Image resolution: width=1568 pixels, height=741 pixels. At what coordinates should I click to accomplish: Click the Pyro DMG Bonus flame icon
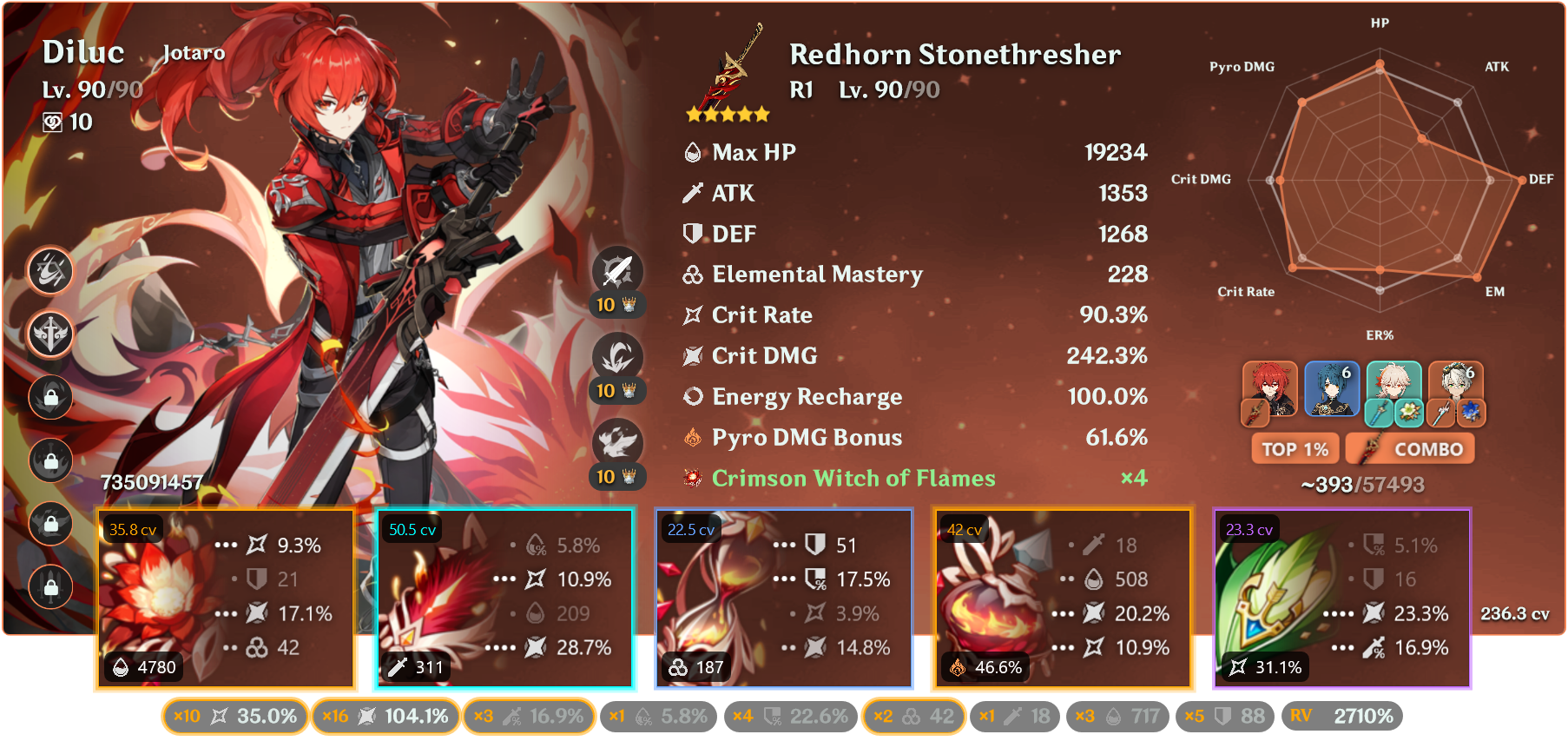[690, 437]
